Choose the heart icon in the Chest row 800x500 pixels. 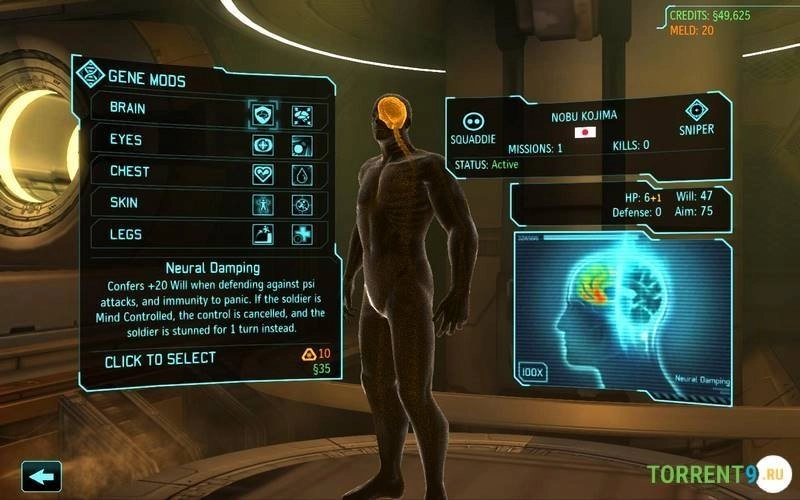(263, 174)
